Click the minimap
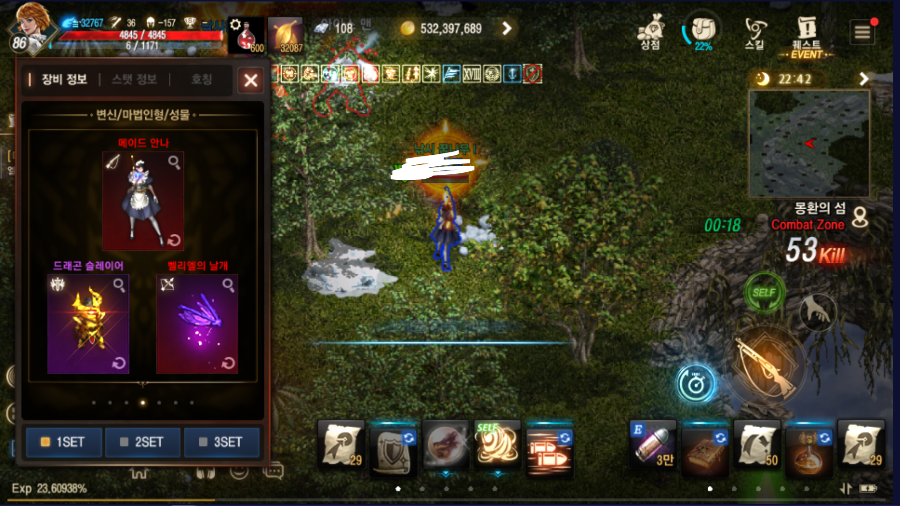The width and height of the screenshot is (900, 506). (x=809, y=143)
